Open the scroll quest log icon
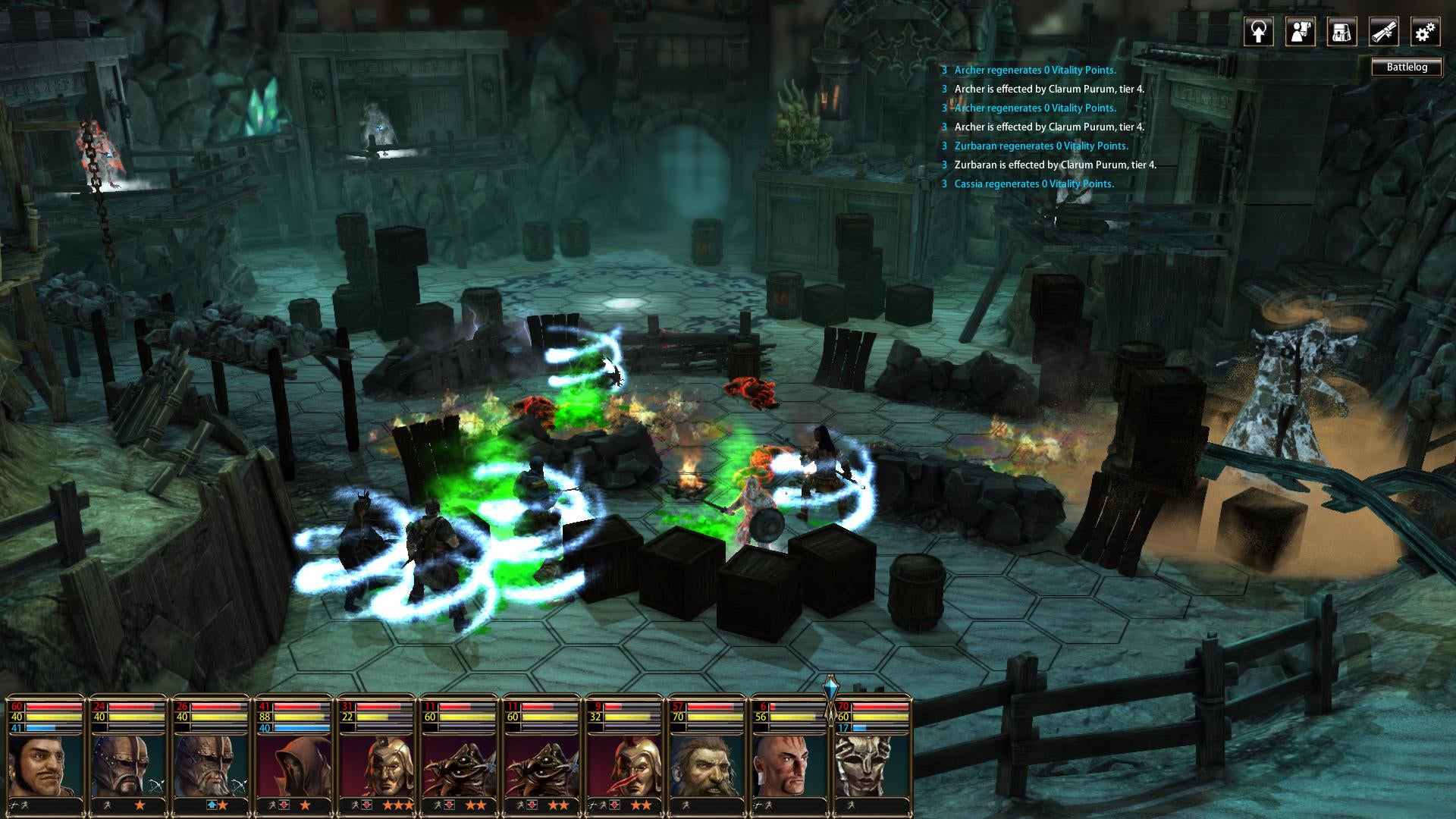The image size is (1456, 819). pyautogui.click(x=1384, y=32)
